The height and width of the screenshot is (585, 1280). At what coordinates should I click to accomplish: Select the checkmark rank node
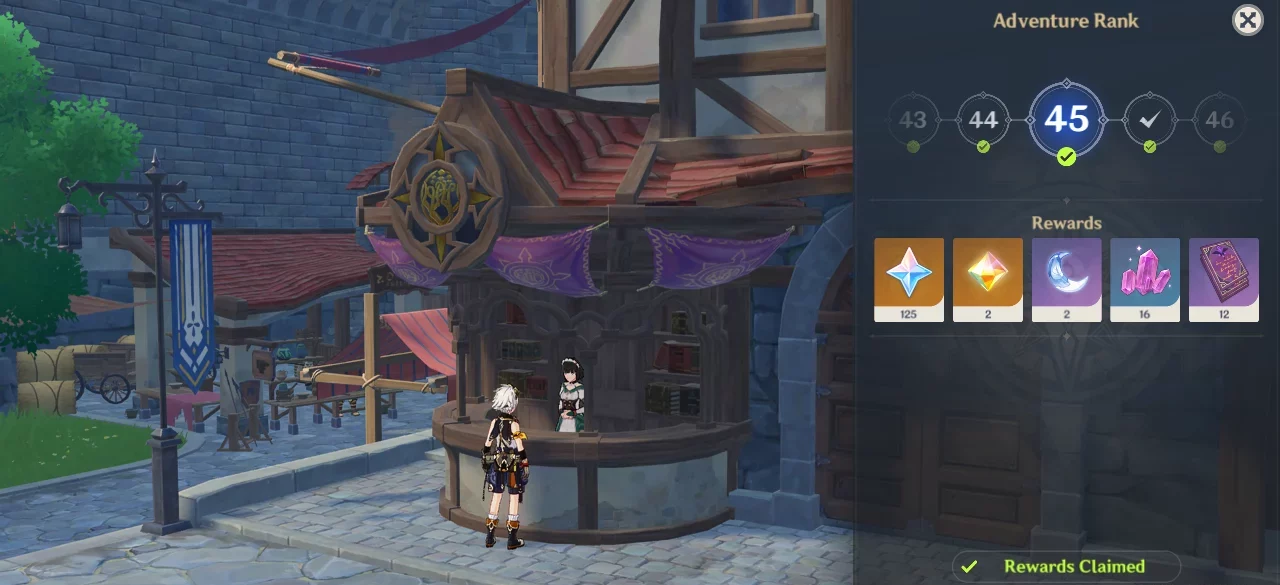click(x=1150, y=120)
